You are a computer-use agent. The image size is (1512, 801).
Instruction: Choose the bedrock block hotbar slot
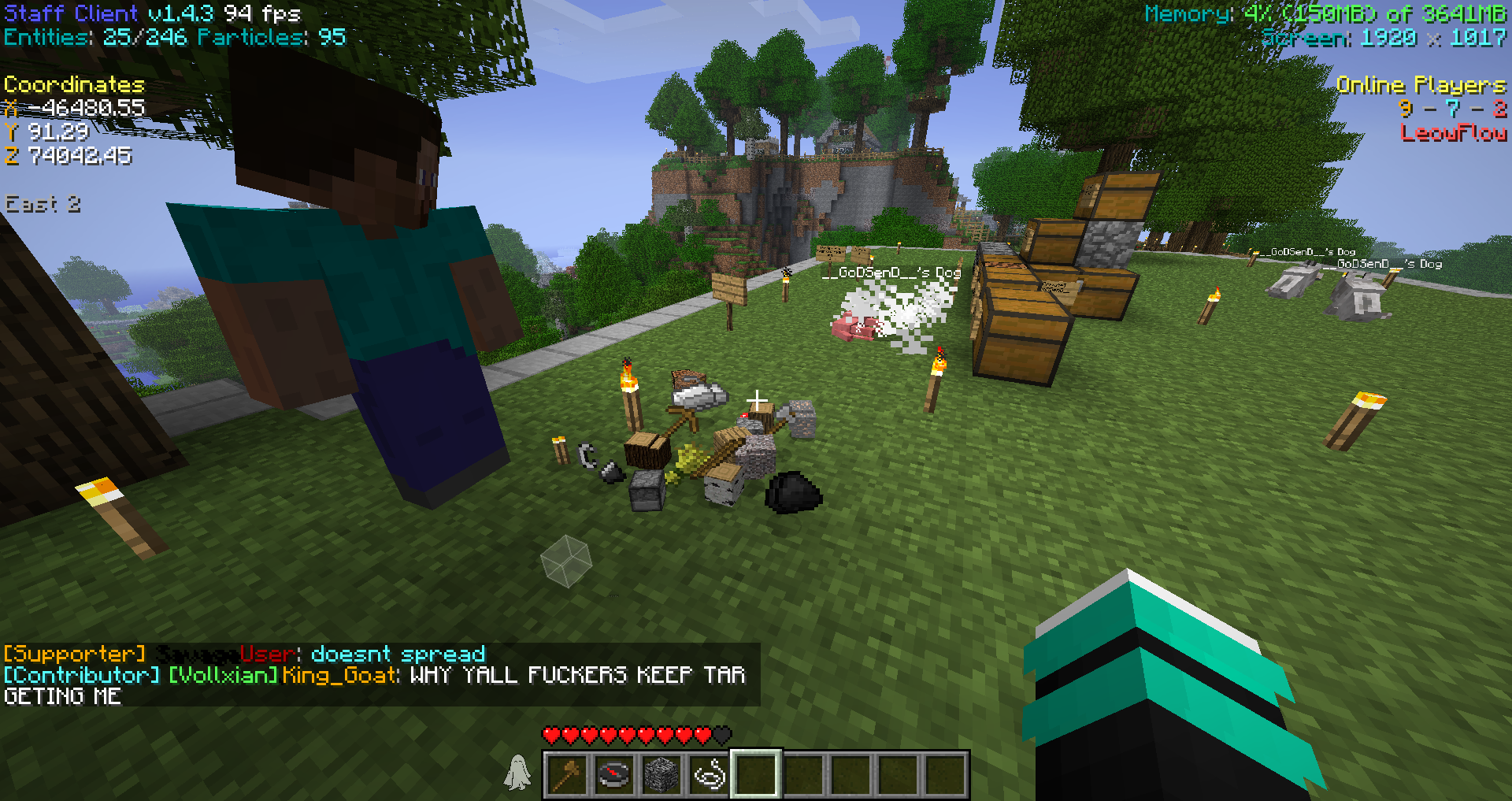click(x=661, y=774)
